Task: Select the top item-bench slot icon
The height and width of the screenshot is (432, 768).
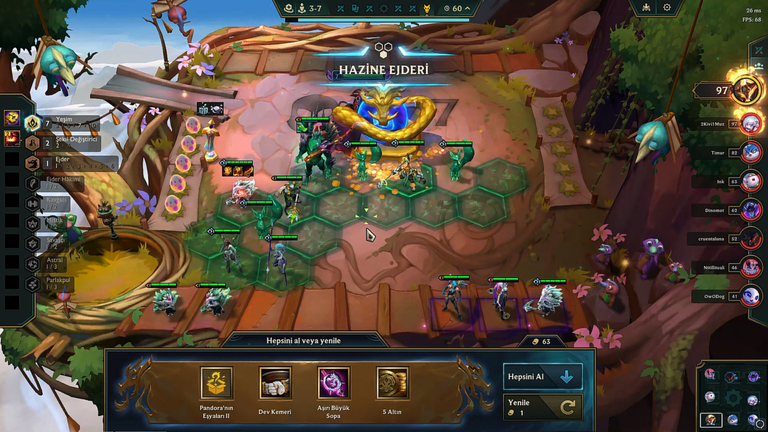Action: coord(11,118)
